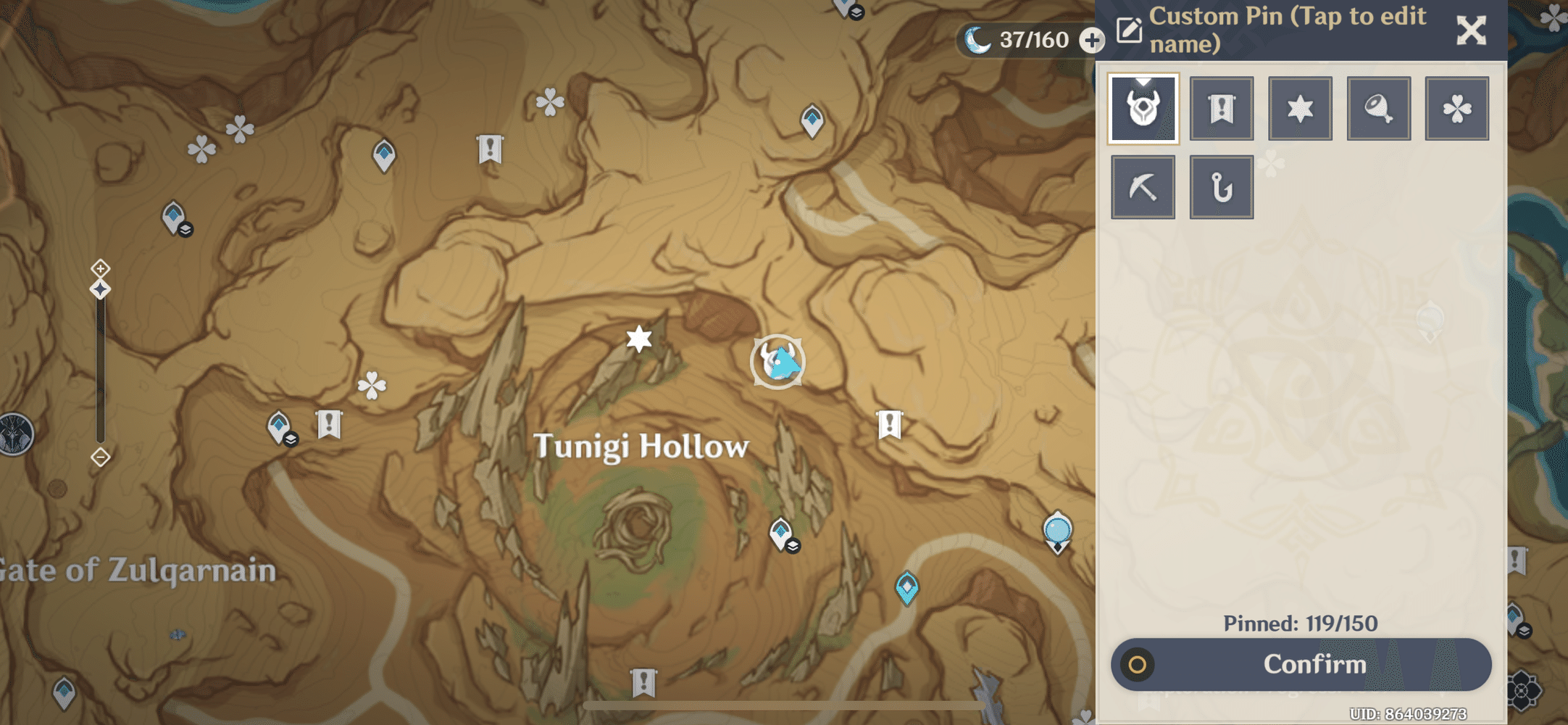This screenshot has width=1568, height=725.
Task: Click the exclamation banner marker left of Tunigi Hollow
Action: pos(329,422)
